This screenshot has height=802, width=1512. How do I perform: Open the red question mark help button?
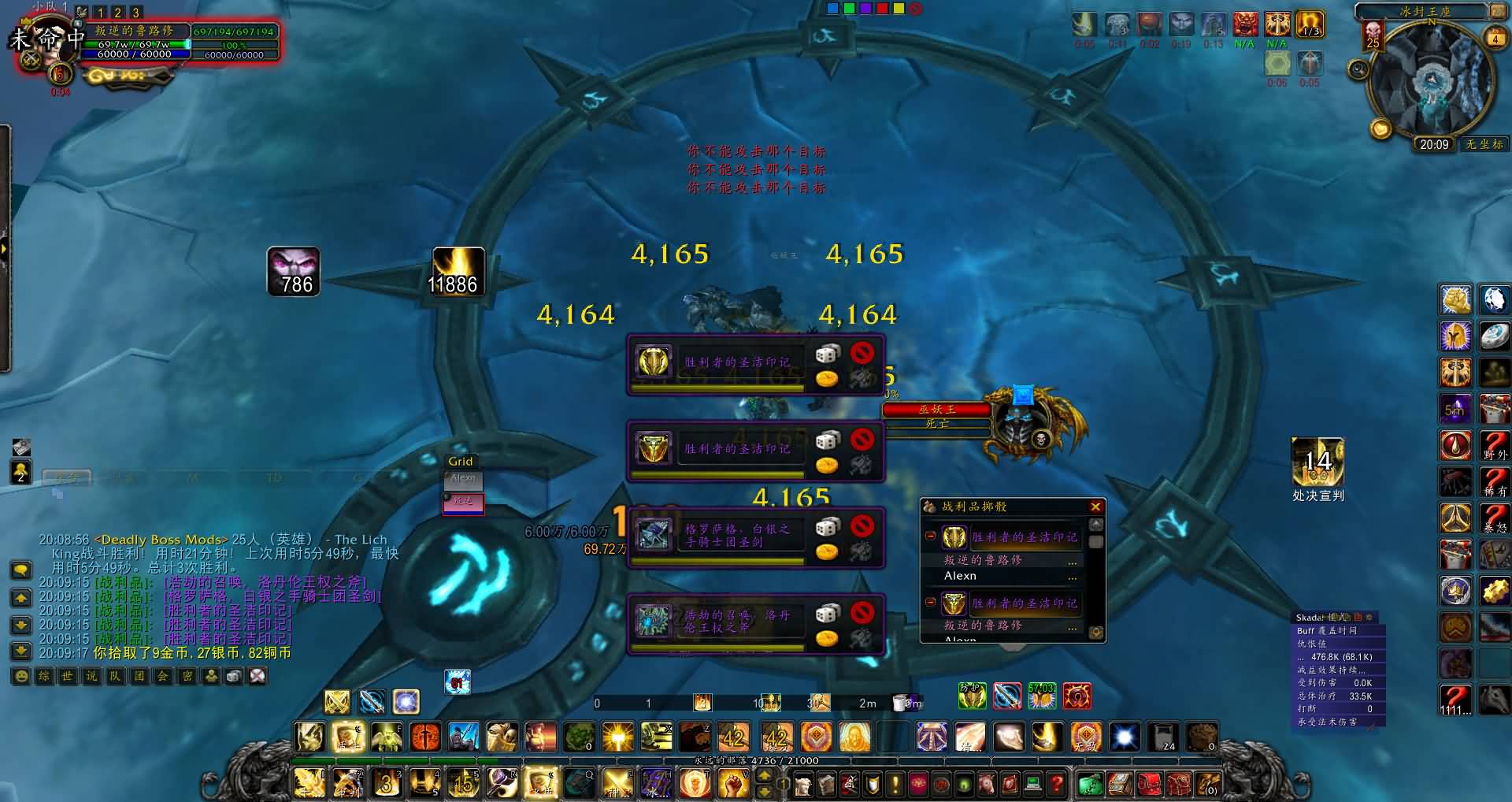click(x=1057, y=784)
